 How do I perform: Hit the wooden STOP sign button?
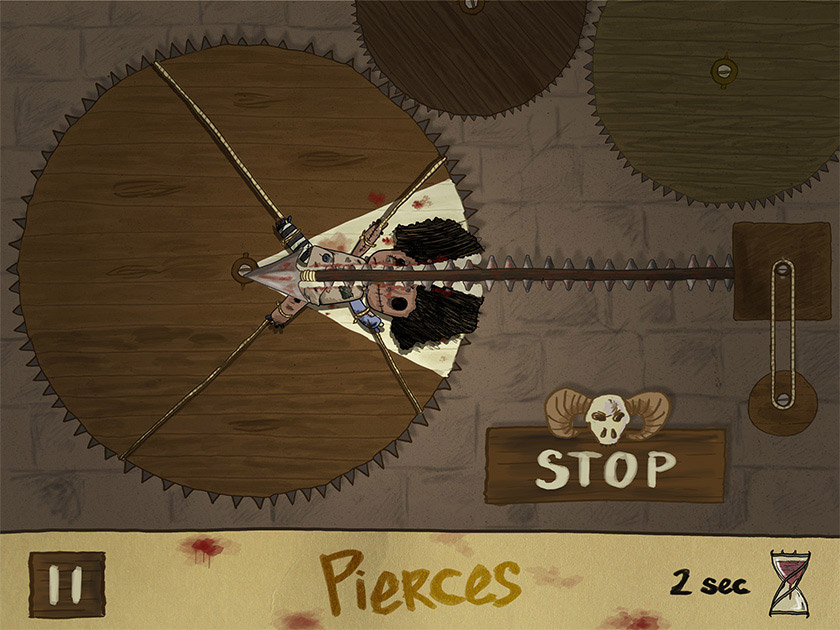click(x=605, y=466)
